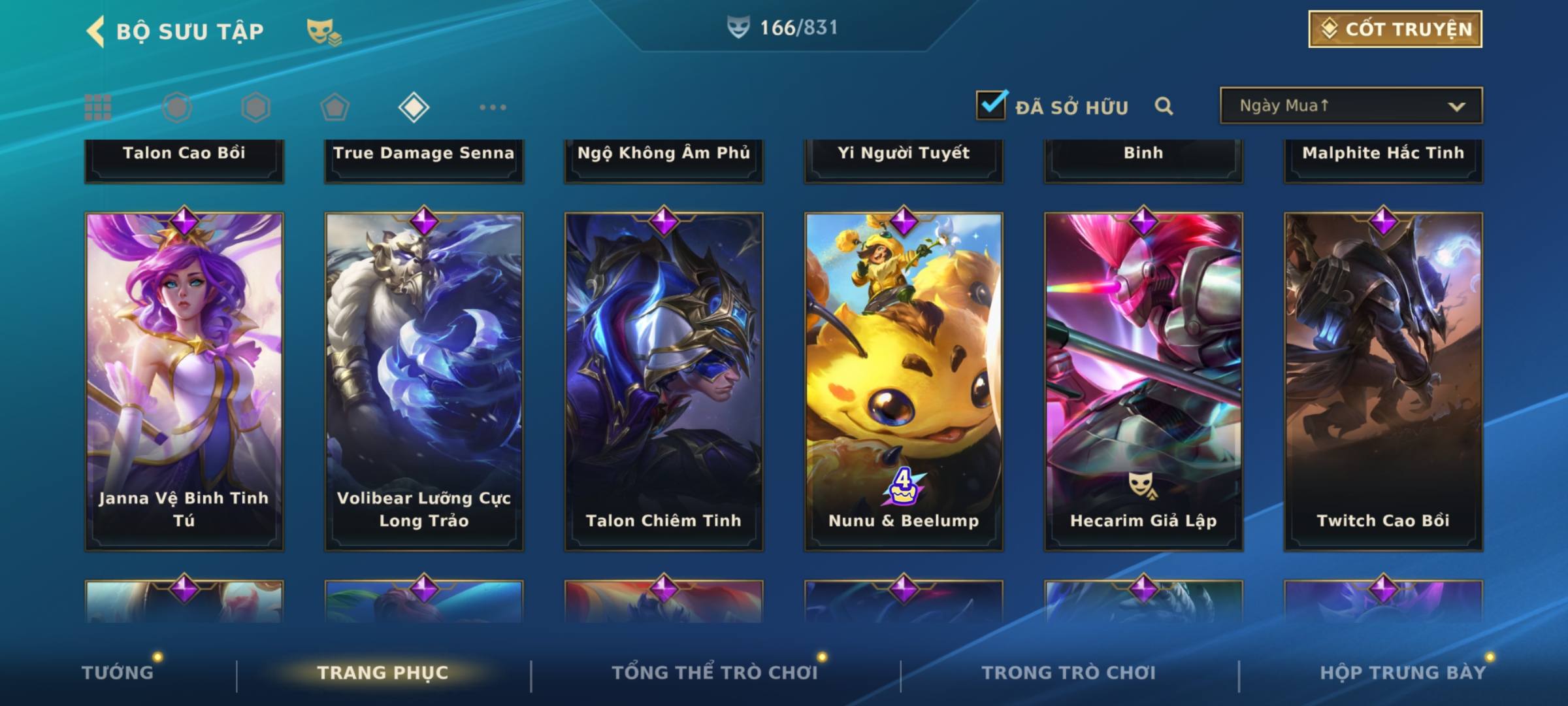Open the Volibear Lưỡng Cực Long Trảo skin
The image size is (1568, 706).
click(x=424, y=380)
